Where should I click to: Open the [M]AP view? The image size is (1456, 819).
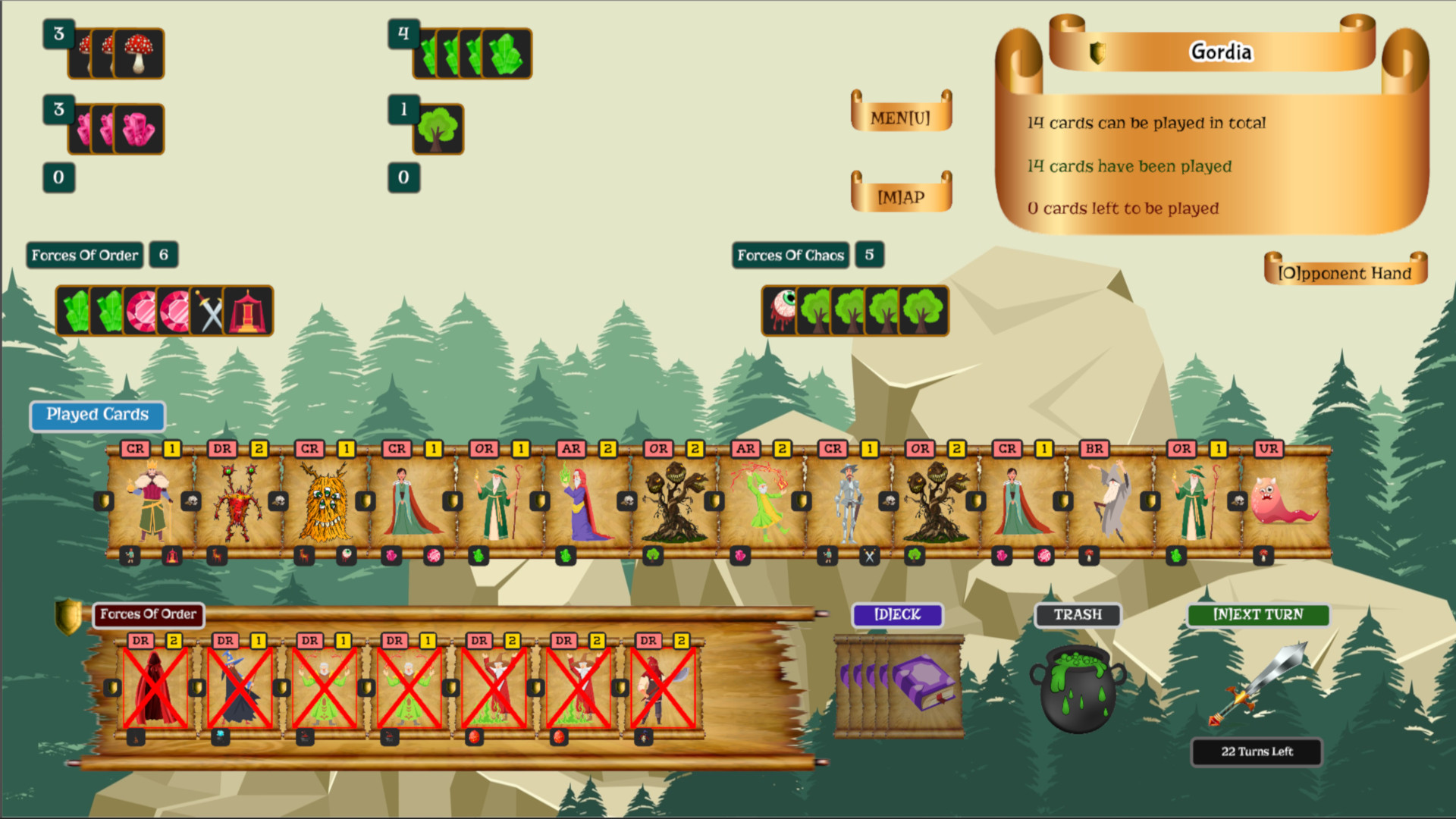(x=901, y=196)
